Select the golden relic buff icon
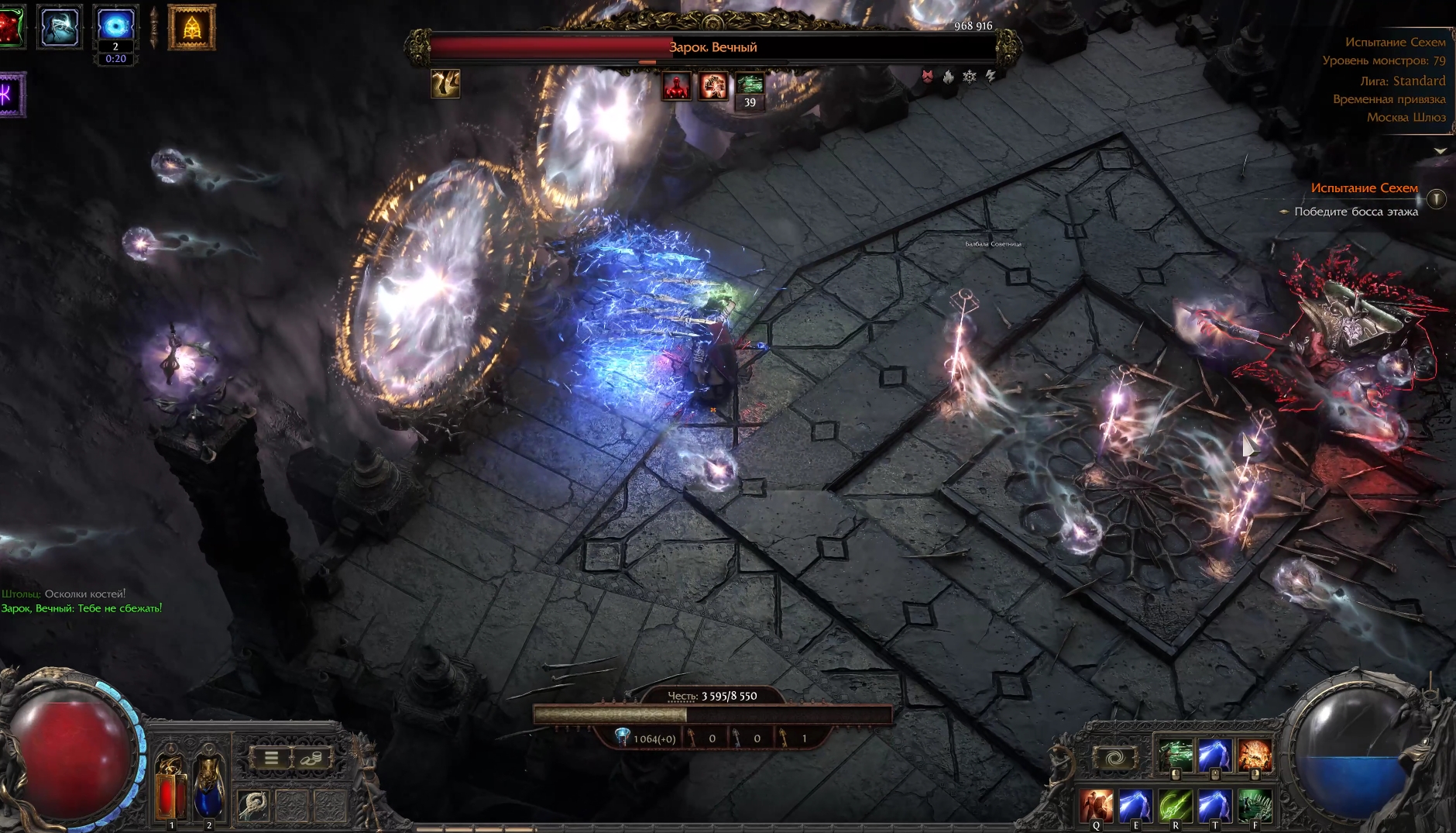Screen dimensions: 1456x833 pos(191,28)
